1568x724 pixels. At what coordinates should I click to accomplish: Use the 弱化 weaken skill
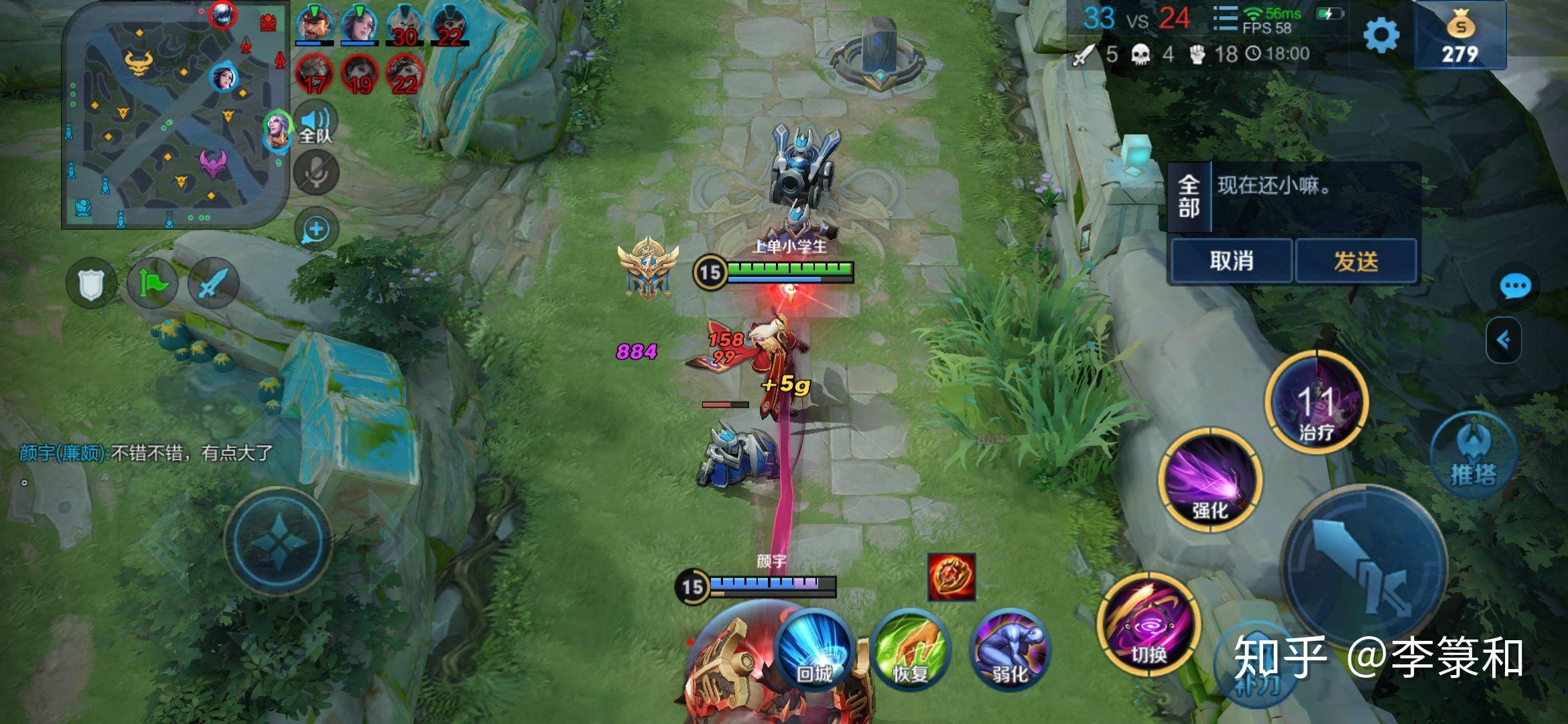[x=1009, y=649]
